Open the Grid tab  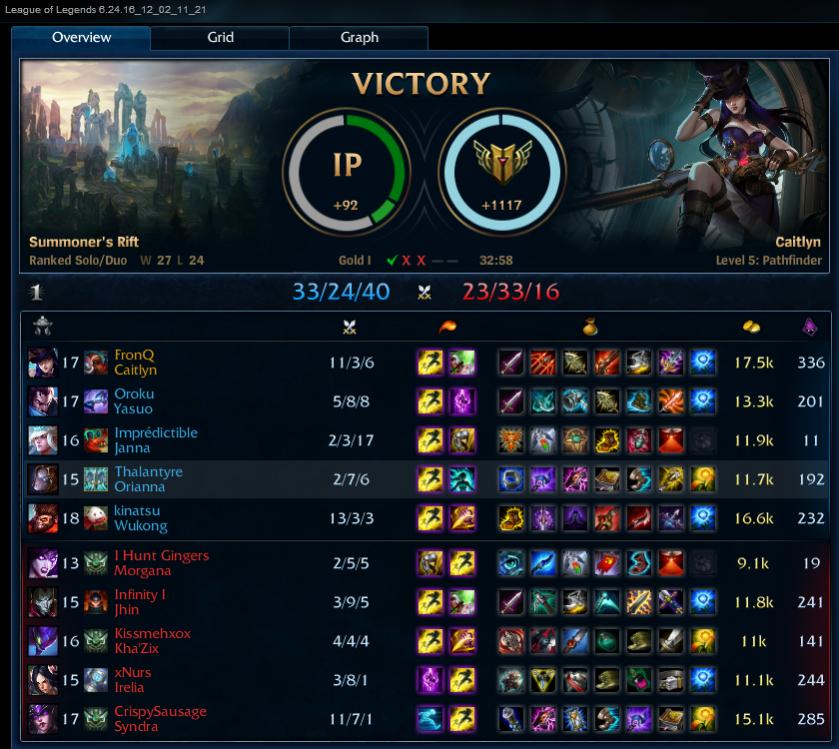pos(220,38)
